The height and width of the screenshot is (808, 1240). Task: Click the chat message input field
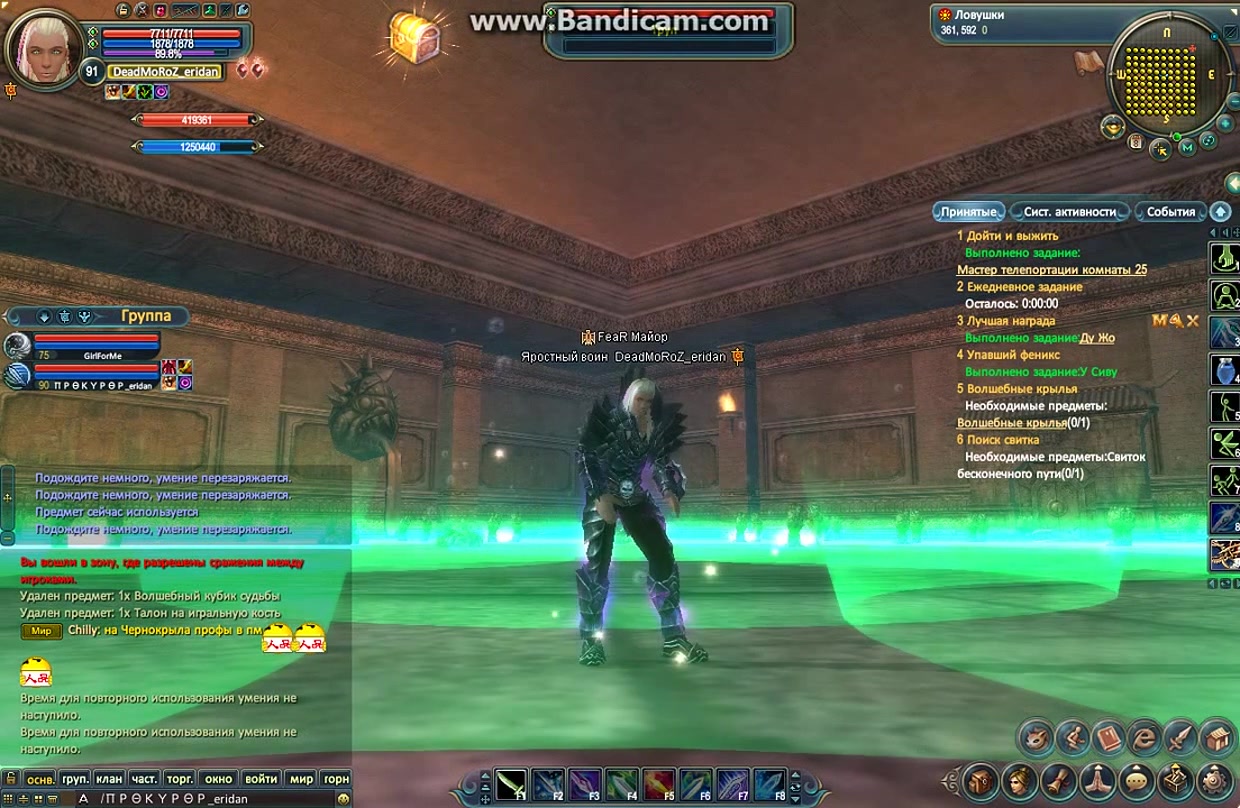click(200, 799)
